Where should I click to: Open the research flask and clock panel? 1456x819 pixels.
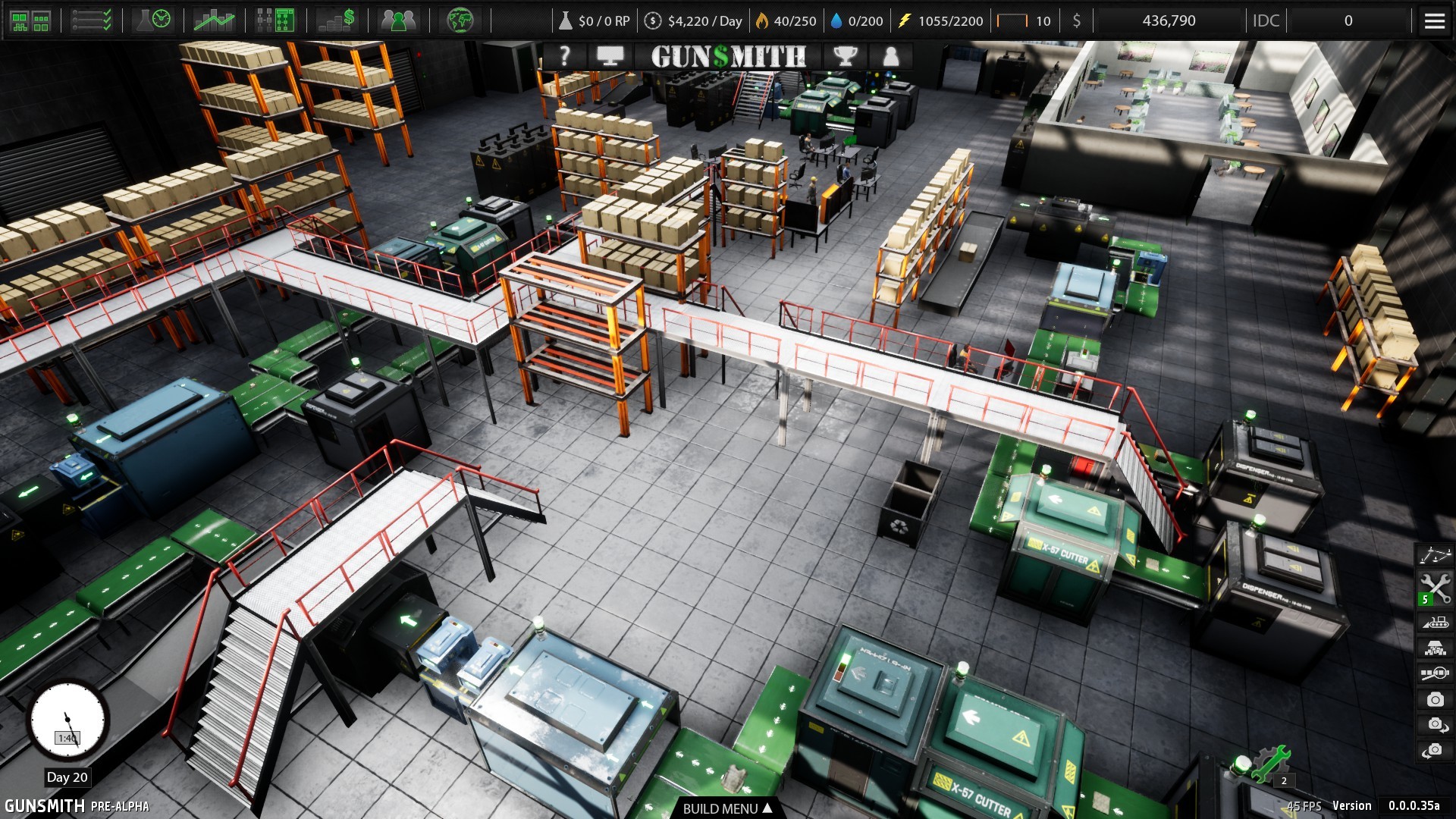coord(153,20)
